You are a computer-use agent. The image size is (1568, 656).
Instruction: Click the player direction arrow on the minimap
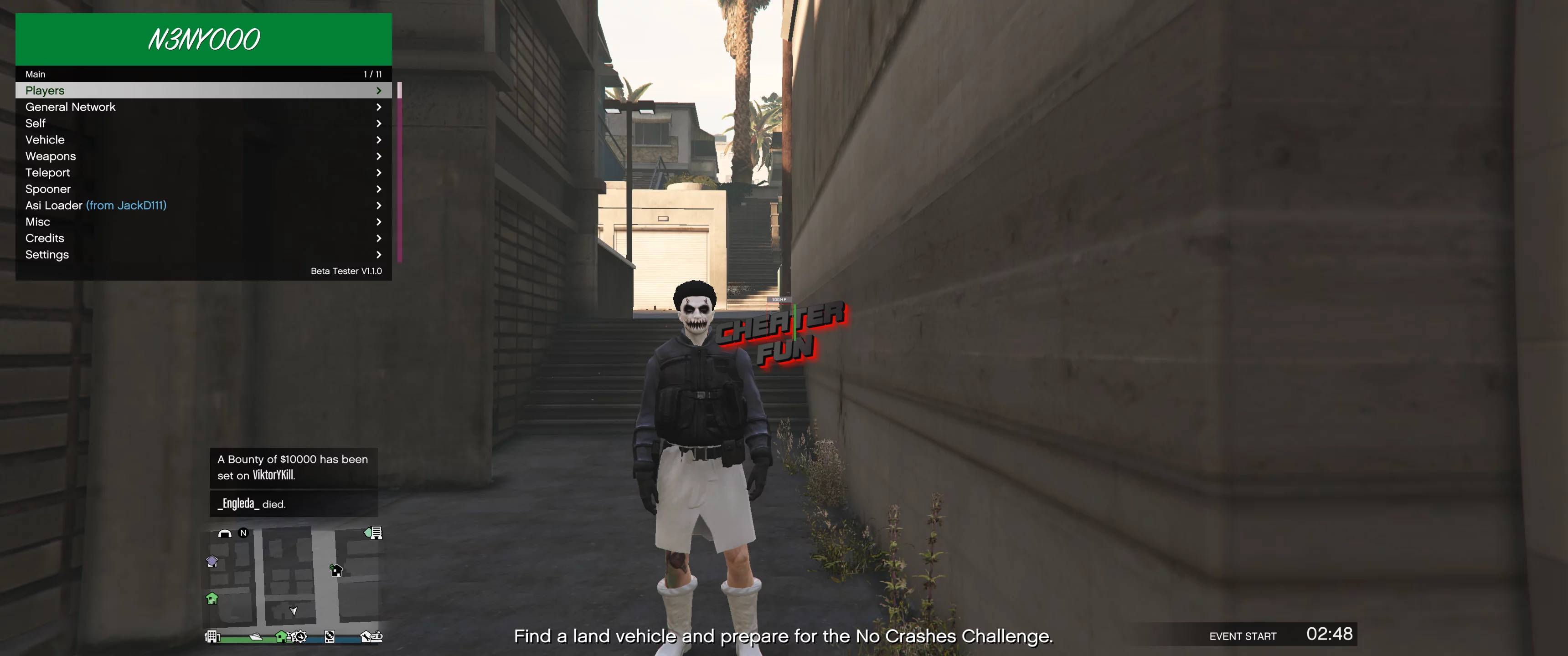click(x=294, y=611)
